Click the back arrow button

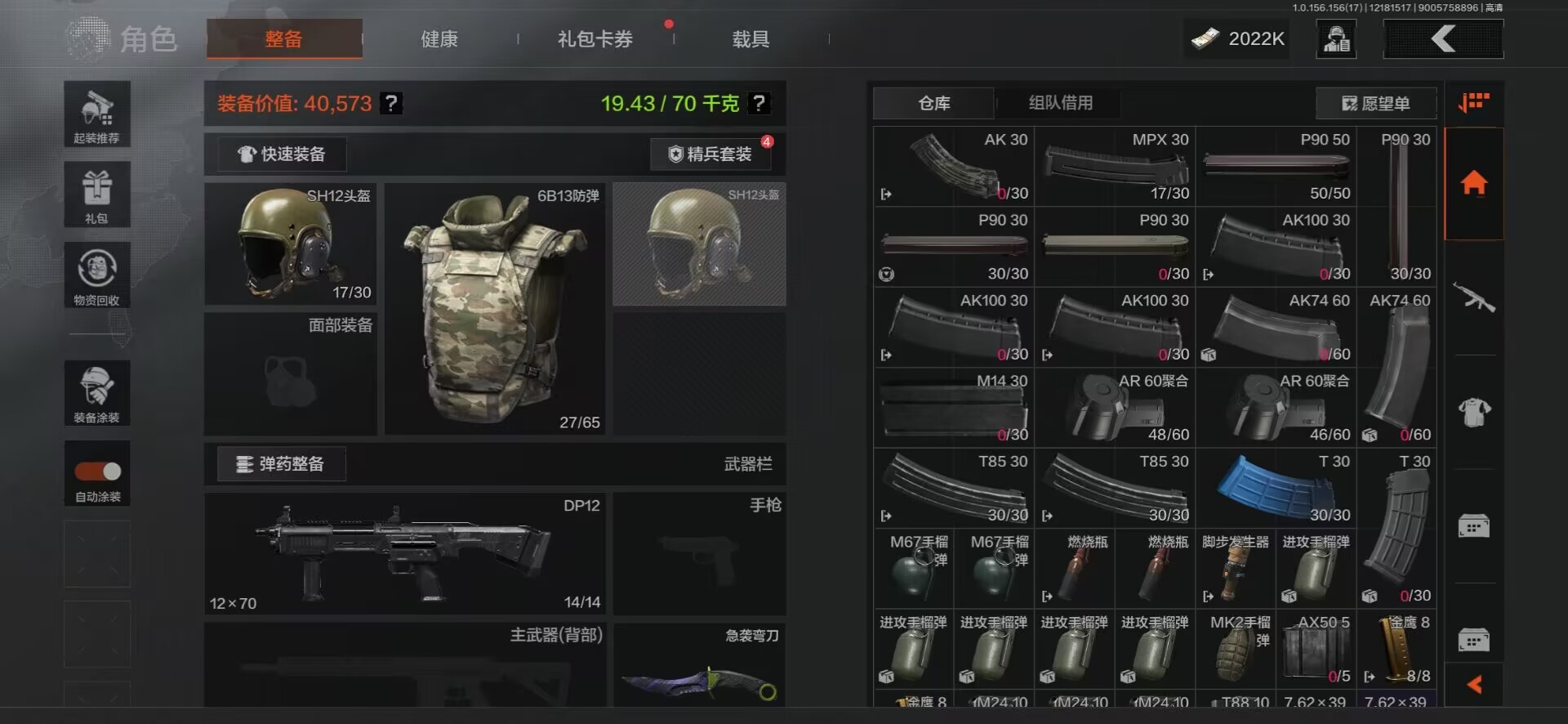pyautogui.click(x=1443, y=38)
